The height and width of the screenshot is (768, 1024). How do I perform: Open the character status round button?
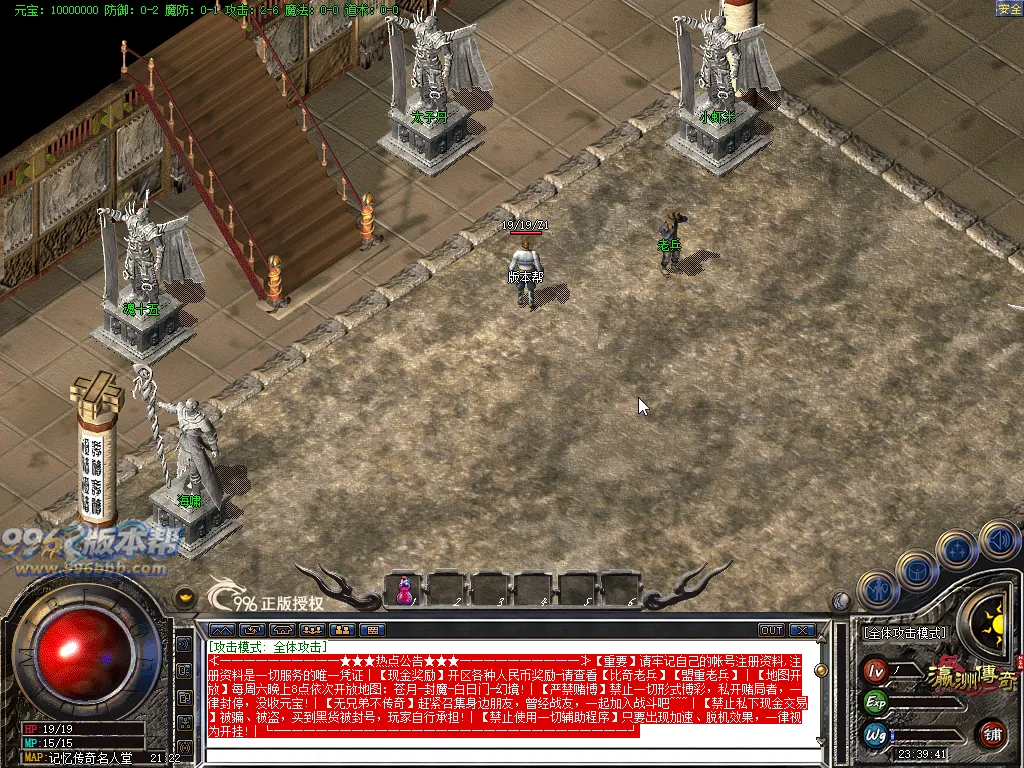tap(877, 590)
